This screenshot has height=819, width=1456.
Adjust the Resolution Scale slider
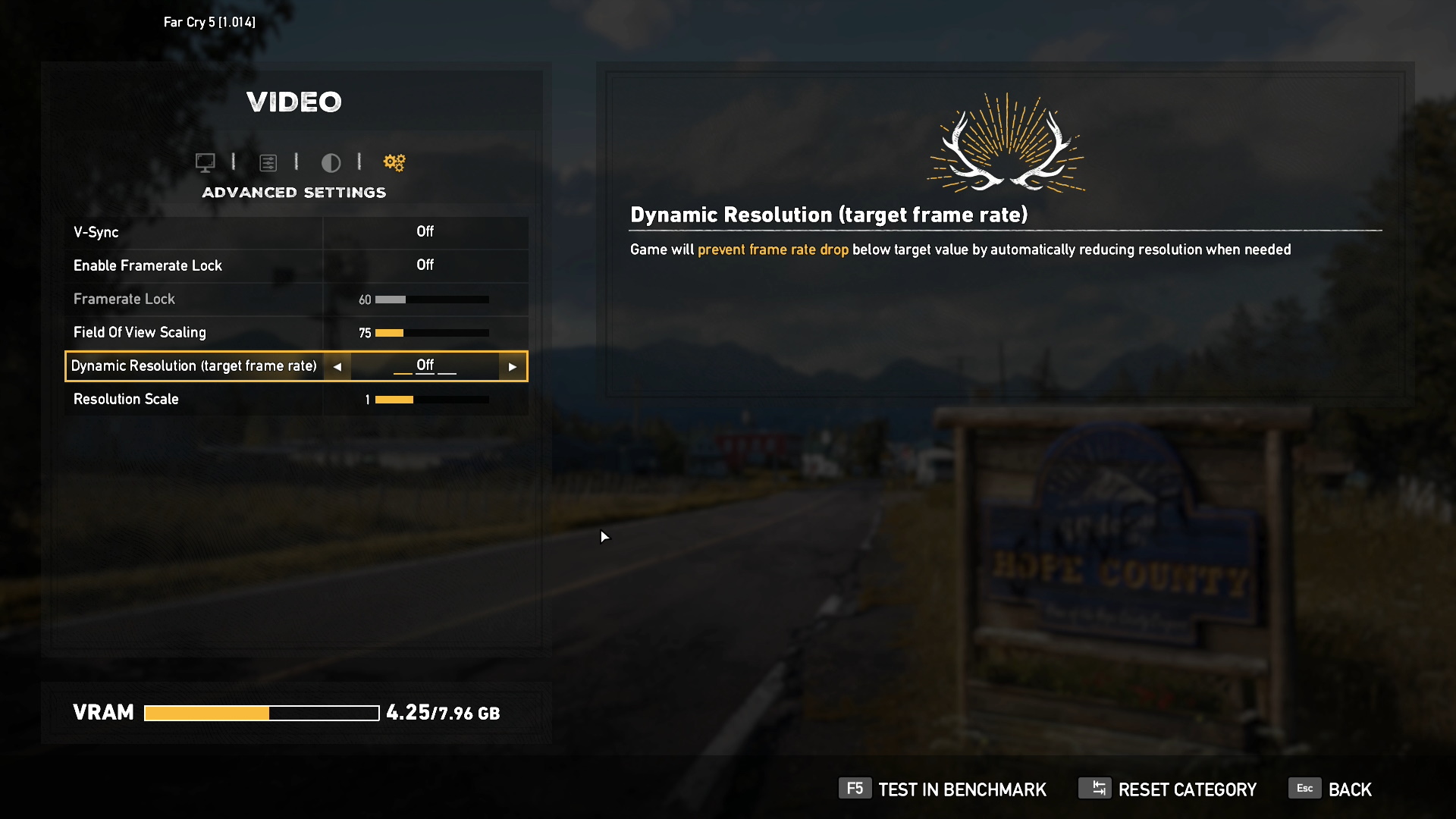(x=431, y=400)
